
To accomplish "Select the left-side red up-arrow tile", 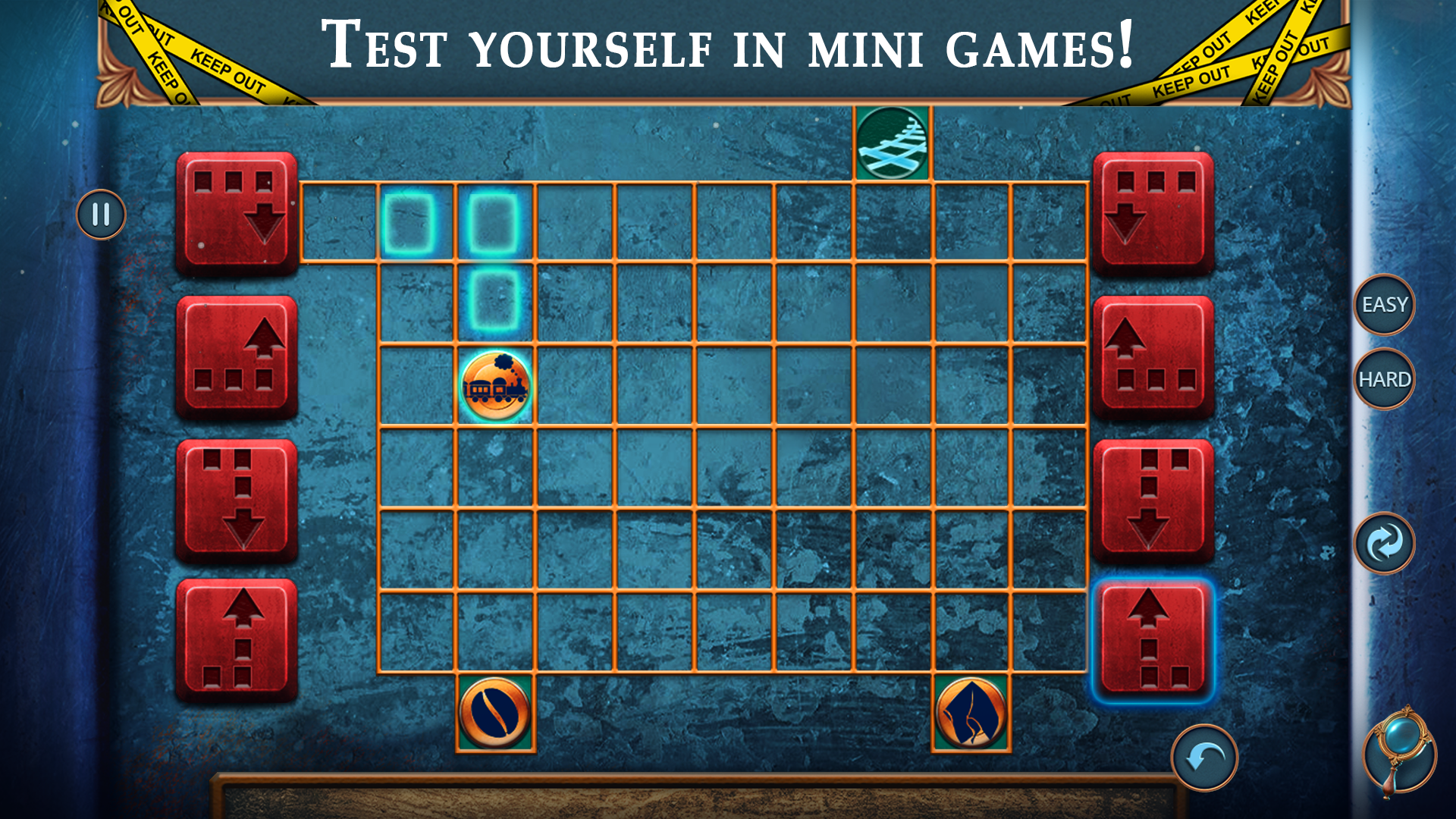I will [x=237, y=354].
